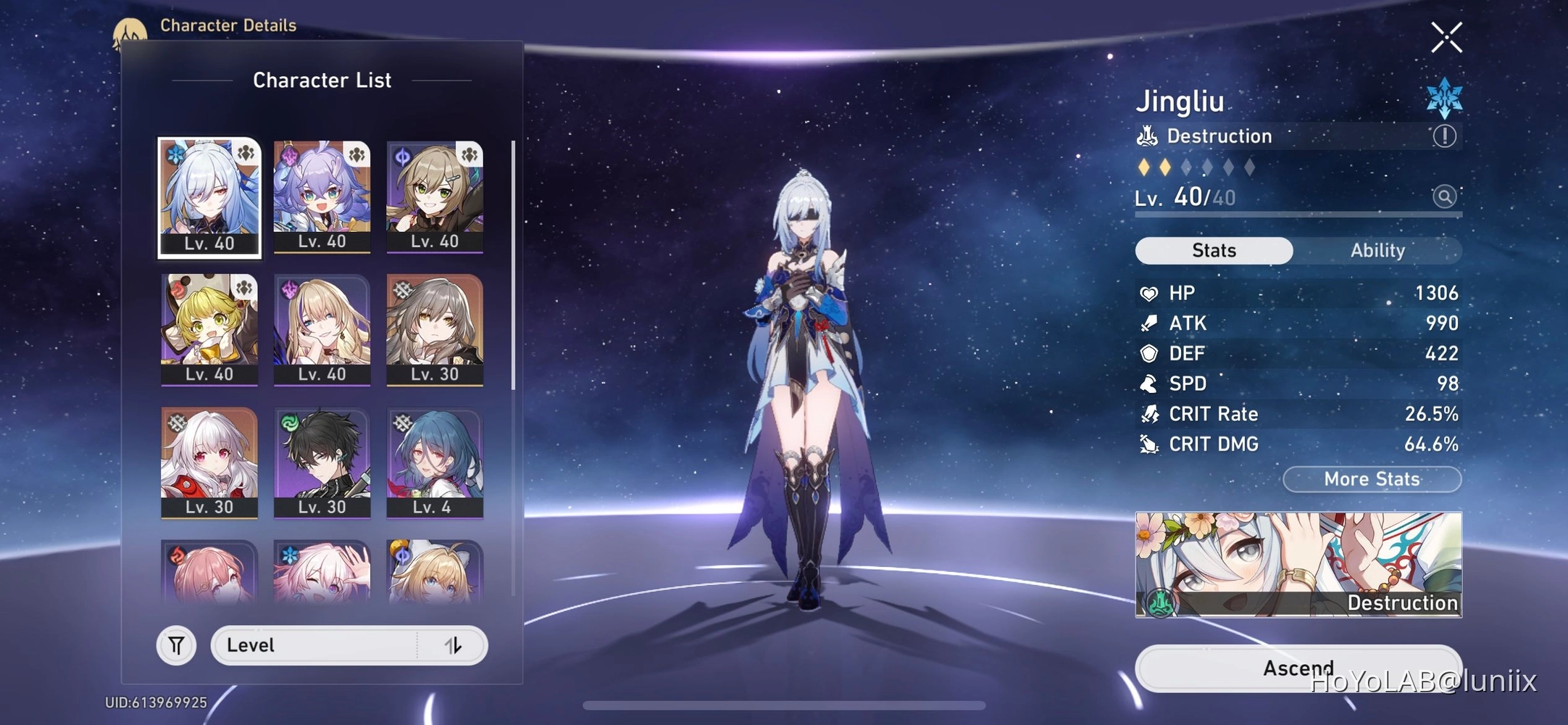1568x725 pixels.
Task: Click the Destruction path emblem beside its label
Action: (1146, 136)
